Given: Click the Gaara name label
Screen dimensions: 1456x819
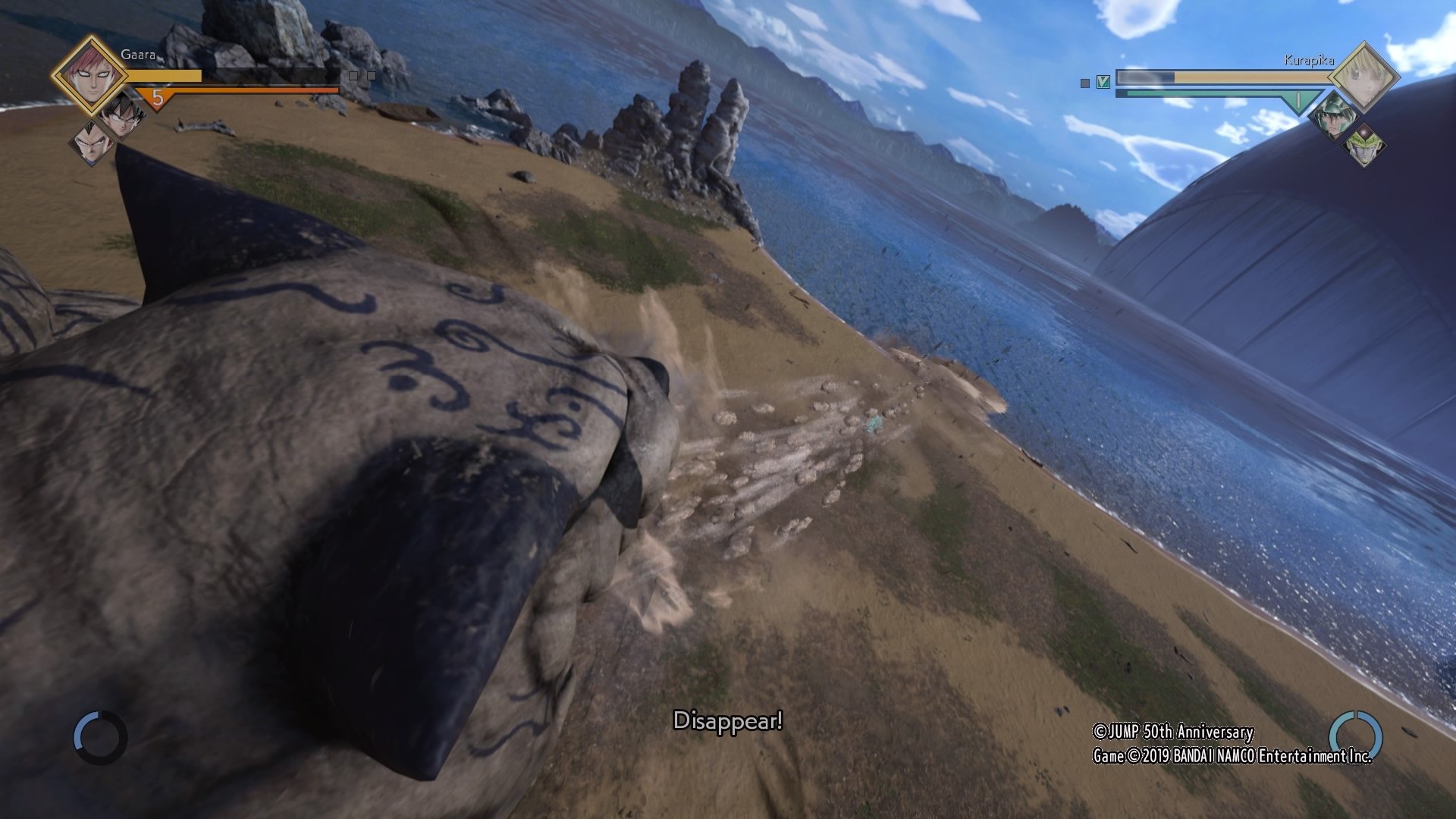Looking at the screenshot, I should coord(138,55).
